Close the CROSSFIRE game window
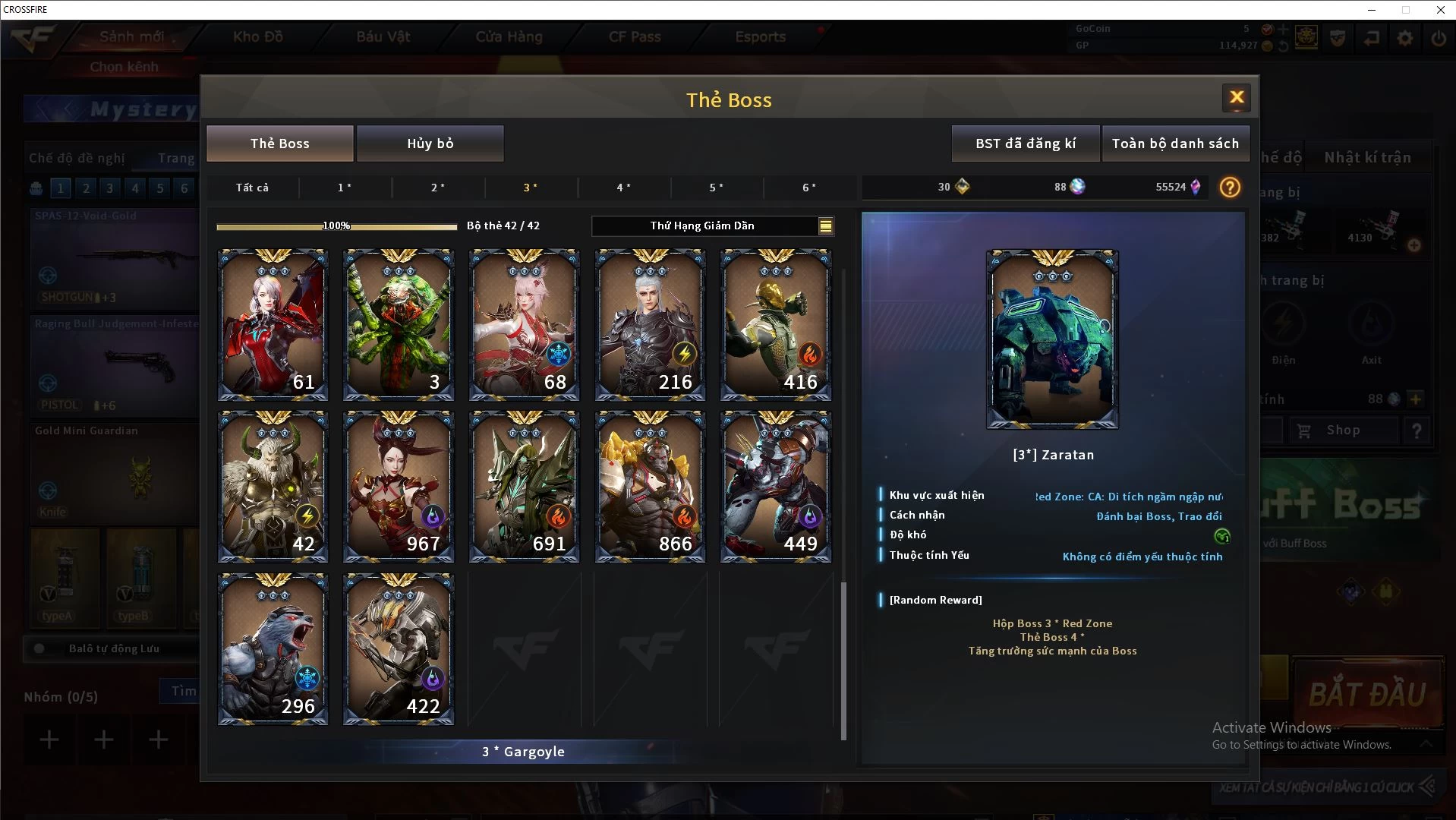 click(1440, 10)
